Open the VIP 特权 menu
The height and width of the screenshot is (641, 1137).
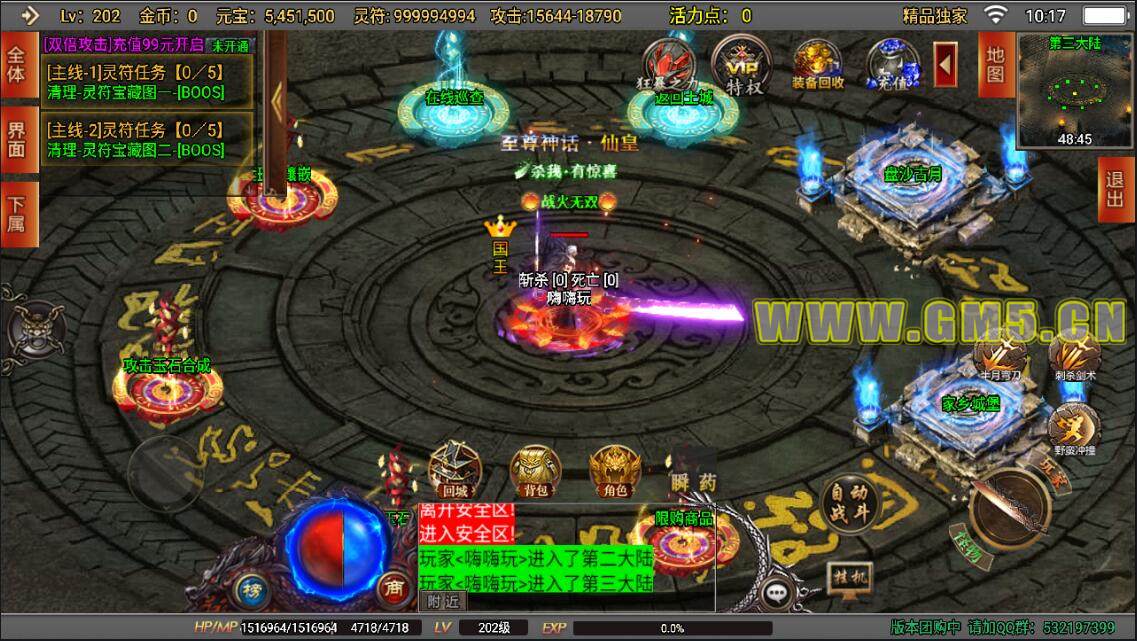741,66
